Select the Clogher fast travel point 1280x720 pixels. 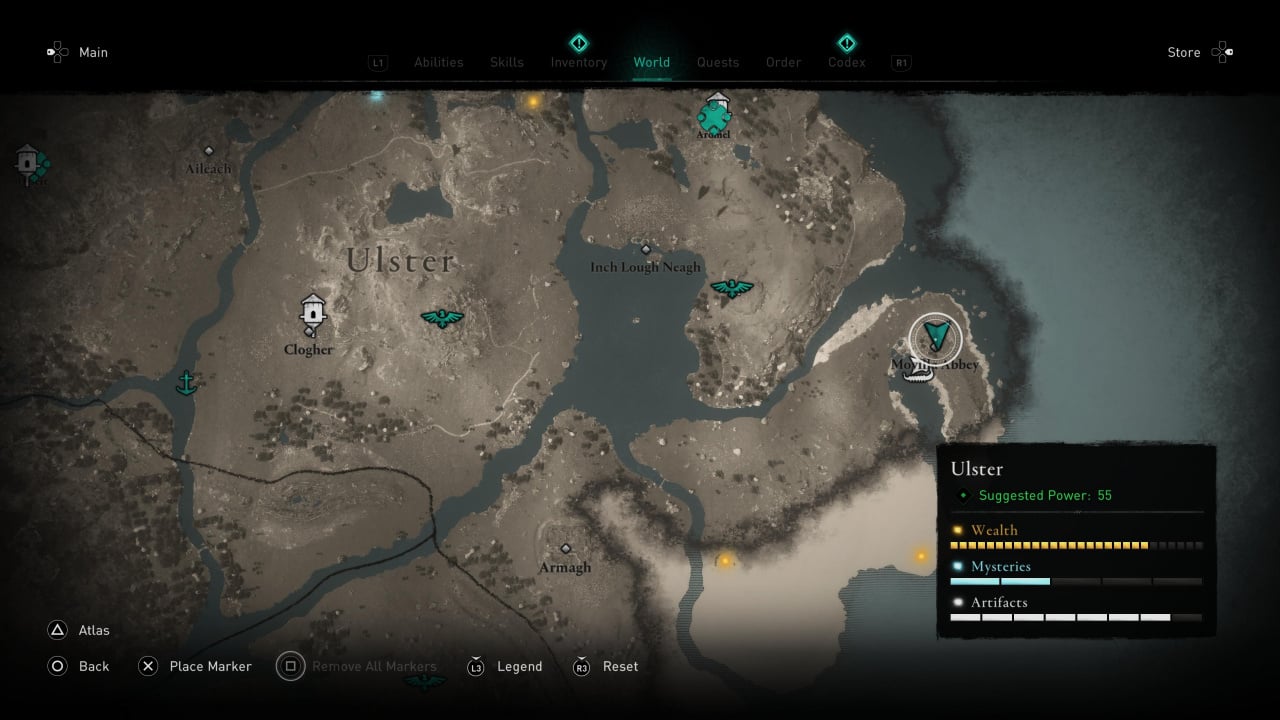[313, 312]
